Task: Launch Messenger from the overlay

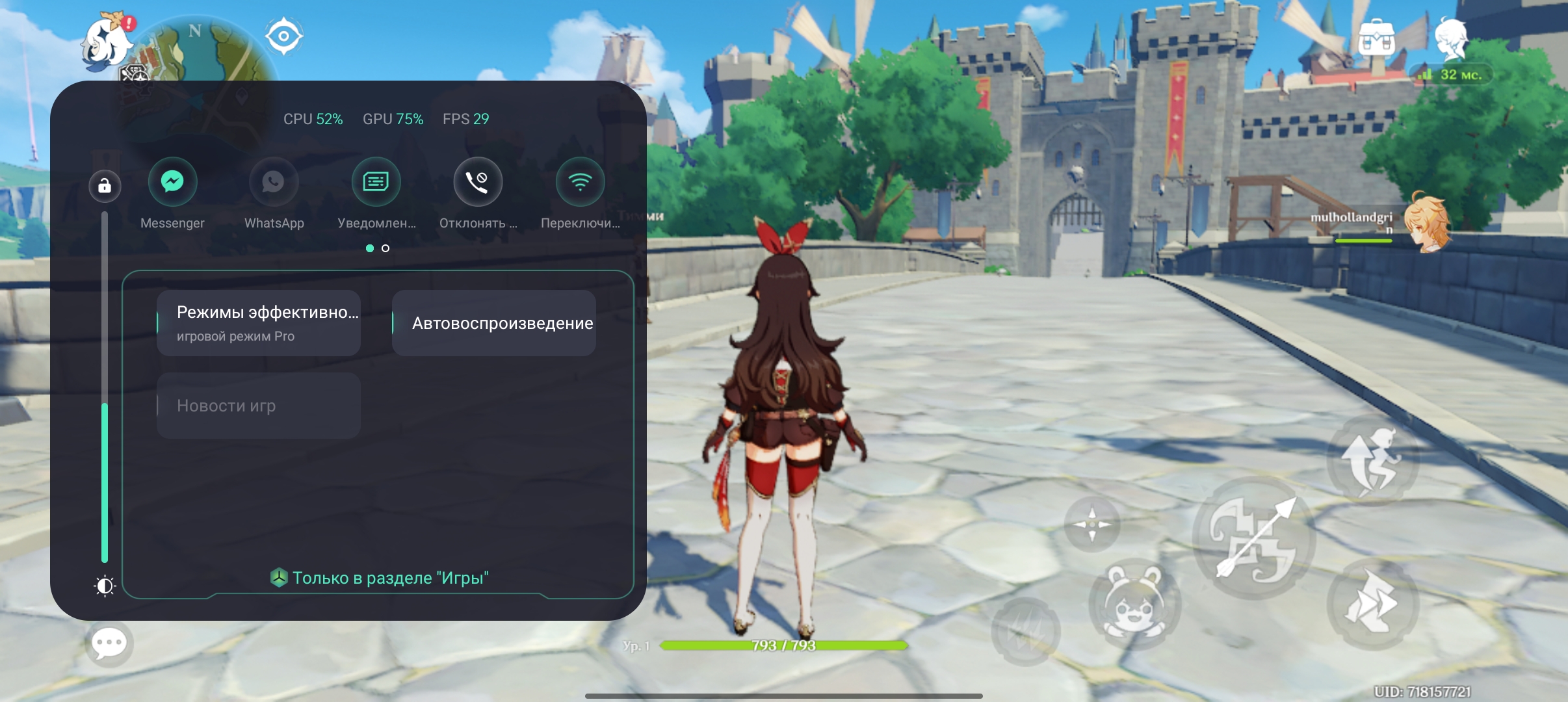Action: click(172, 182)
